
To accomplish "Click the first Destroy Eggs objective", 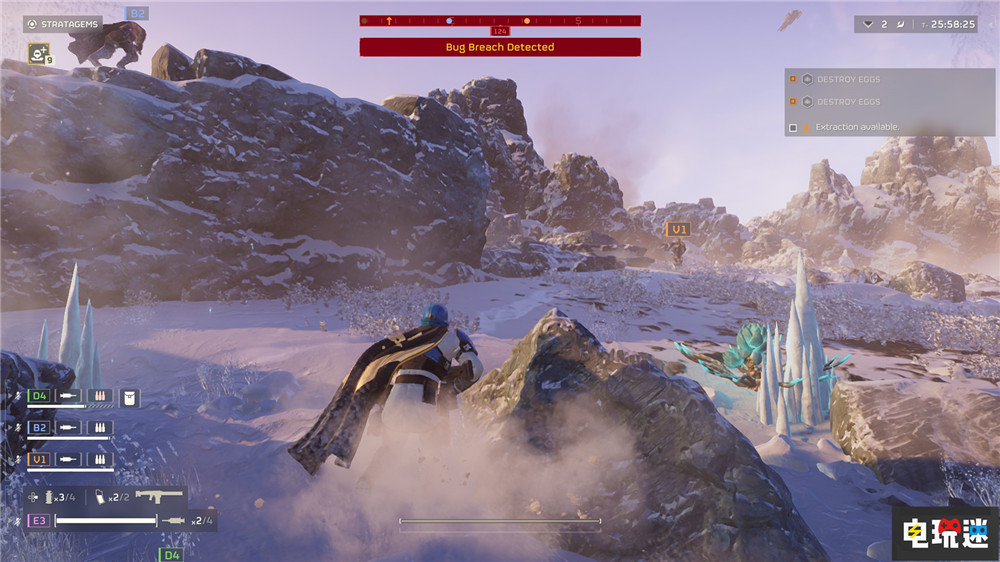I will [848, 79].
